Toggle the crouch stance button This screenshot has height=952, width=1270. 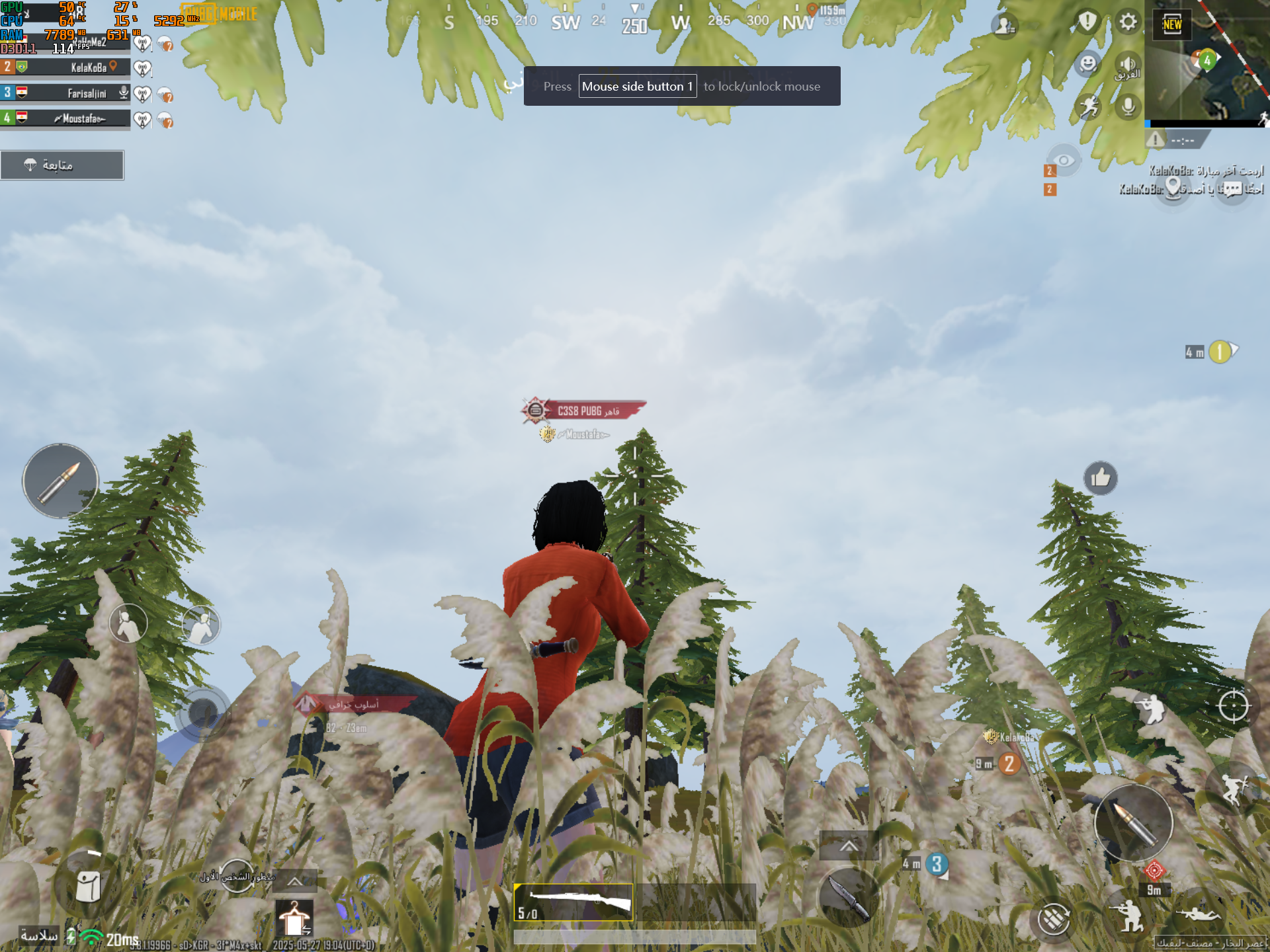pyautogui.click(x=1129, y=916)
